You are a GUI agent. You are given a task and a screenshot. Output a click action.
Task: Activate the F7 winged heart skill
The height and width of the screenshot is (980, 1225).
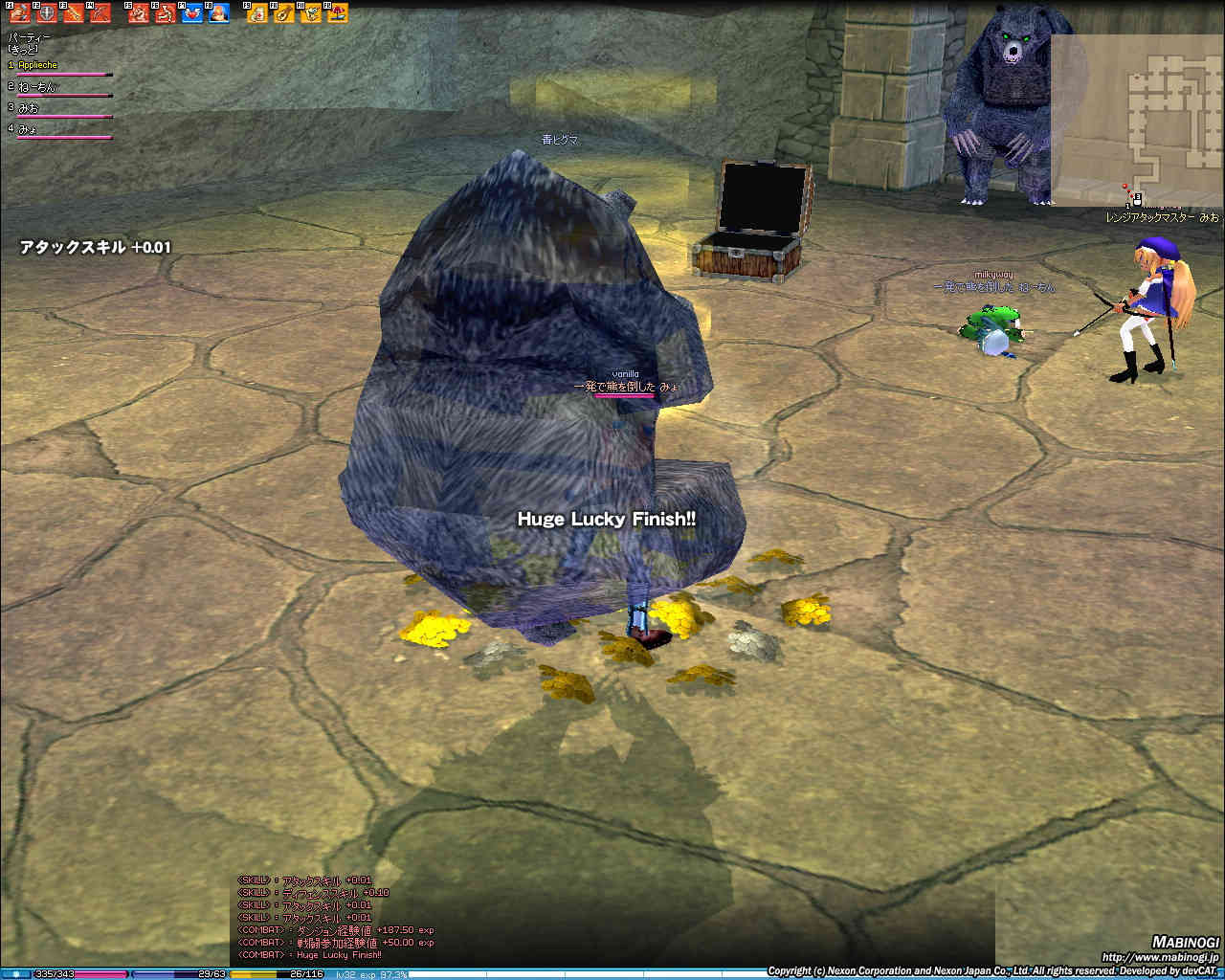coord(192,13)
